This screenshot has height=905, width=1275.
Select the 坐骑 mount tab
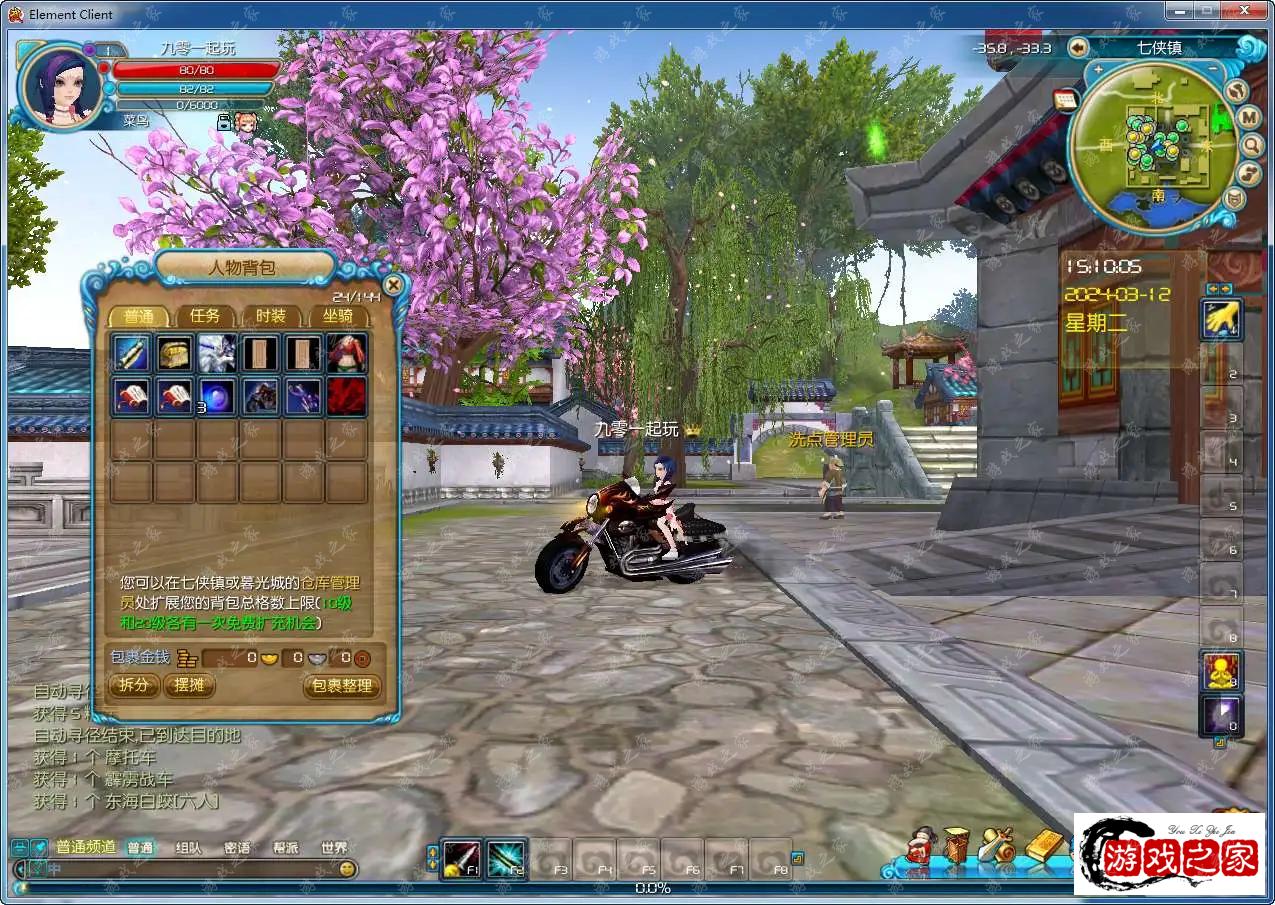[337, 316]
